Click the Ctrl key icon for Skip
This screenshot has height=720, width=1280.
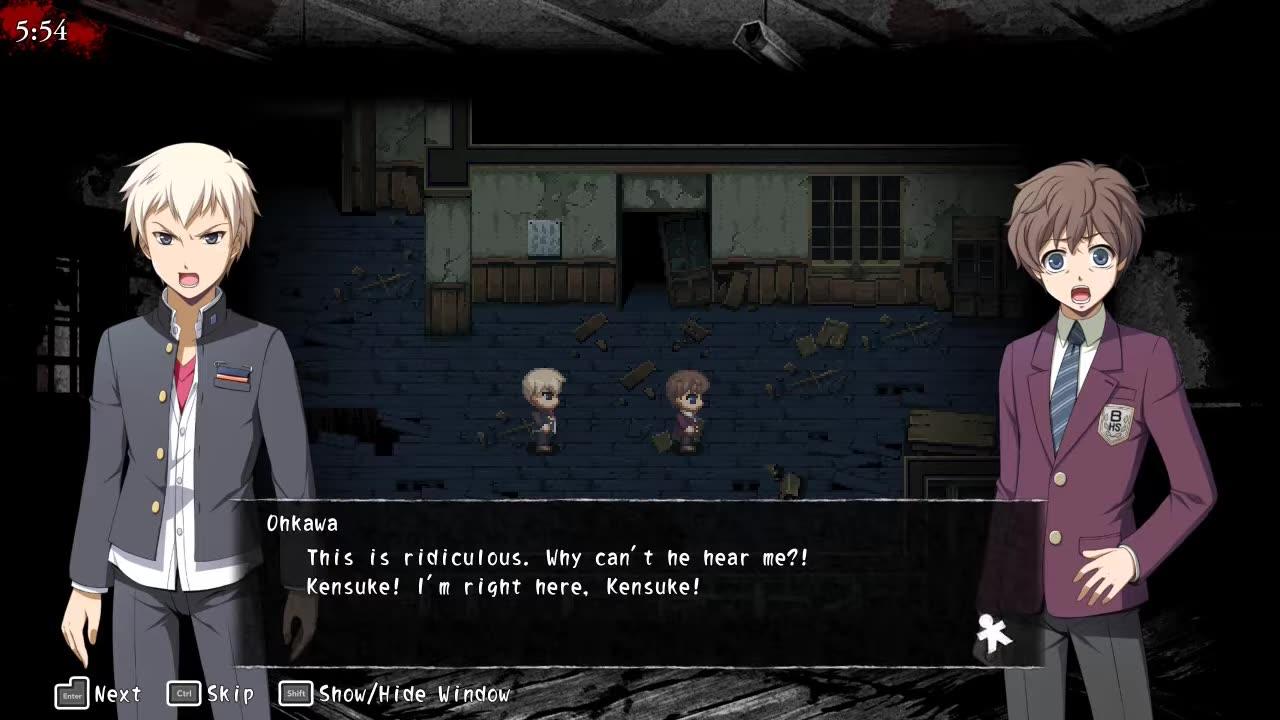[186, 692]
